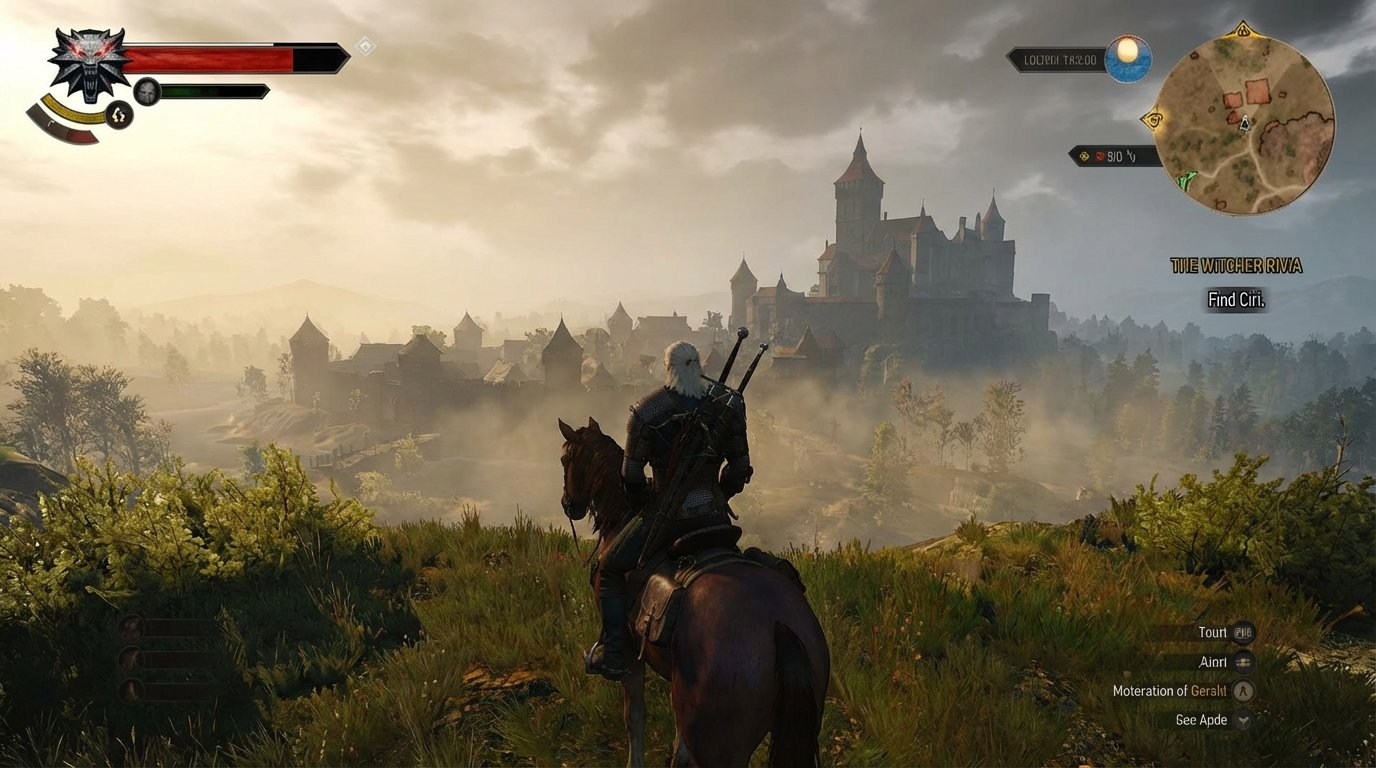Image resolution: width=1376 pixels, height=768 pixels.
Task: Click the wolf medallion icon
Action: (x=88, y=65)
